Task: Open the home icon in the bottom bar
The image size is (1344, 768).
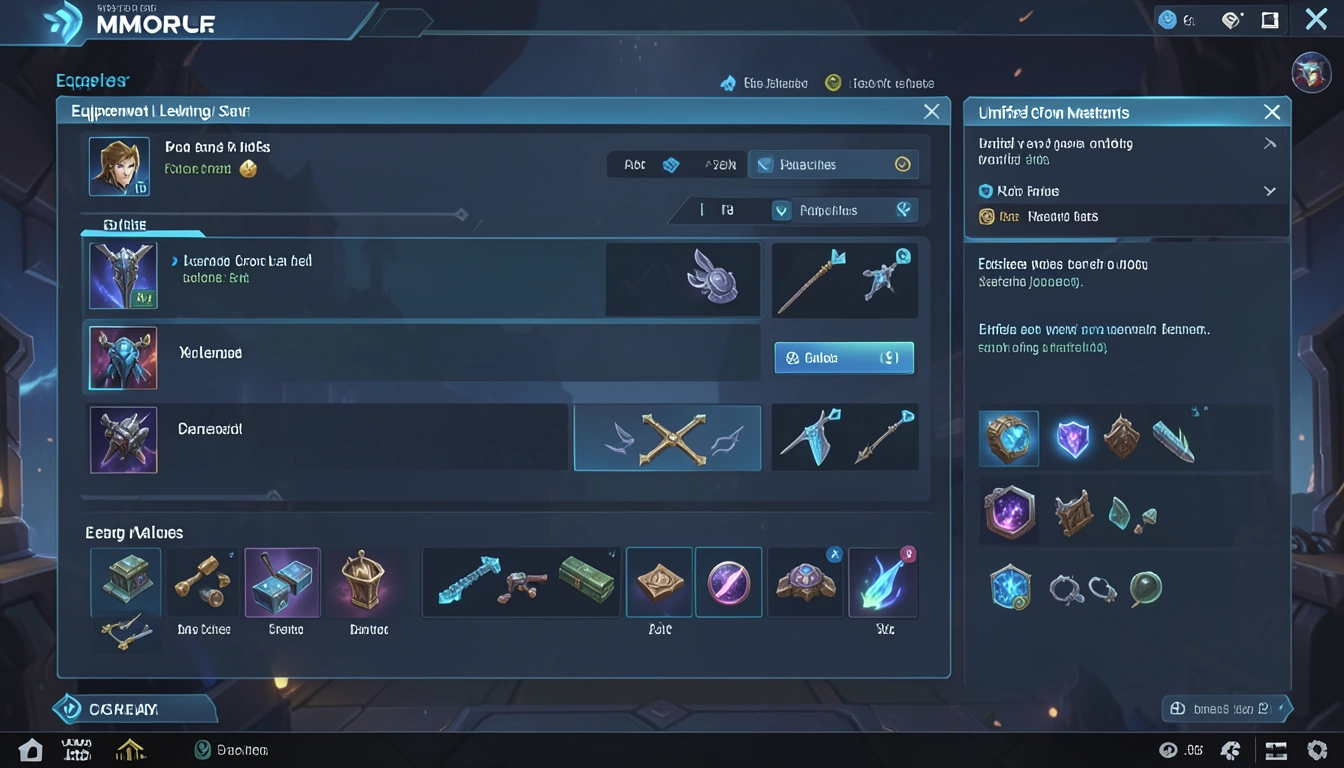Action: click(30, 750)
